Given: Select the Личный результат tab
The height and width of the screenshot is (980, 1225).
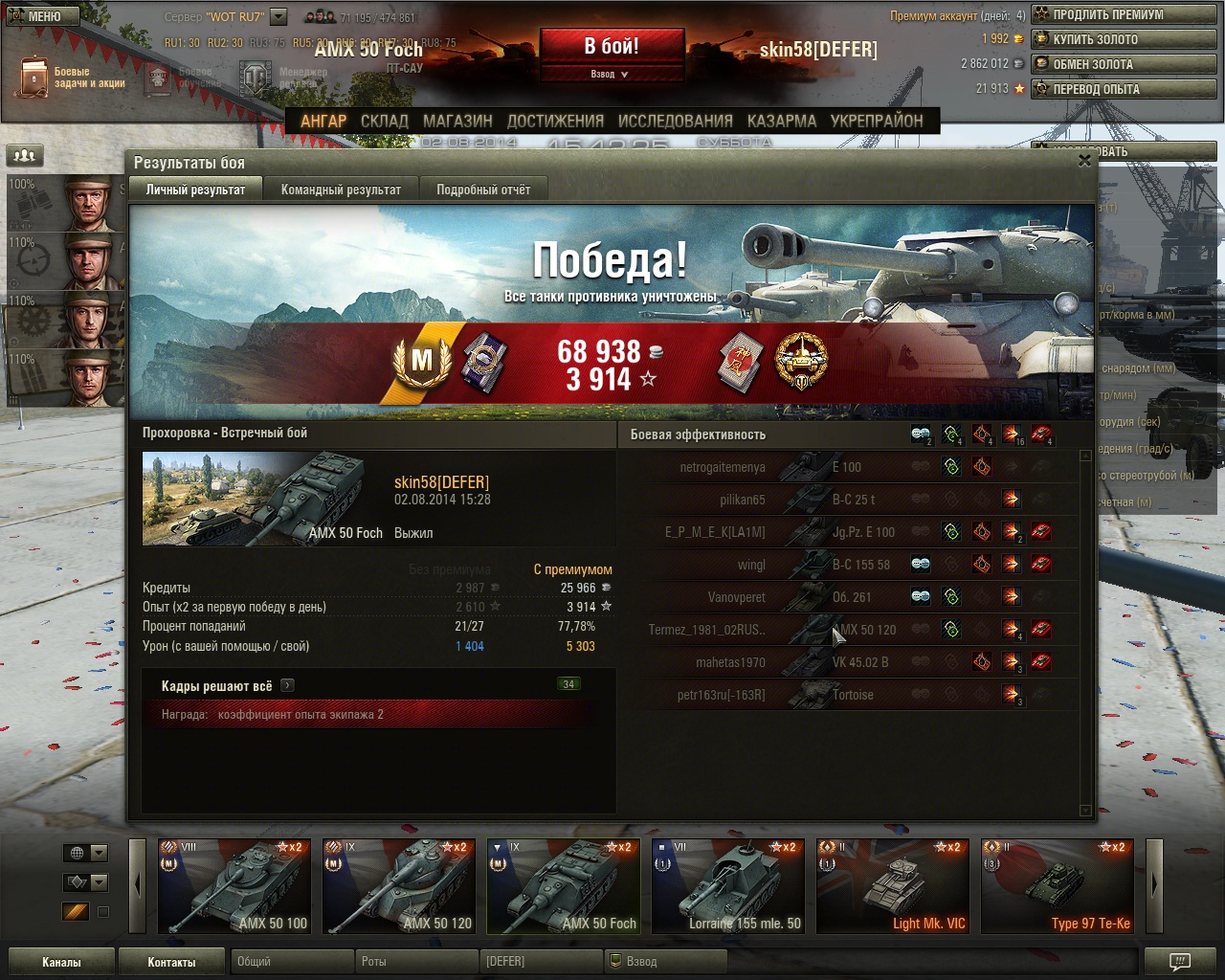Looking at the screenshot, I should [195, 189].
